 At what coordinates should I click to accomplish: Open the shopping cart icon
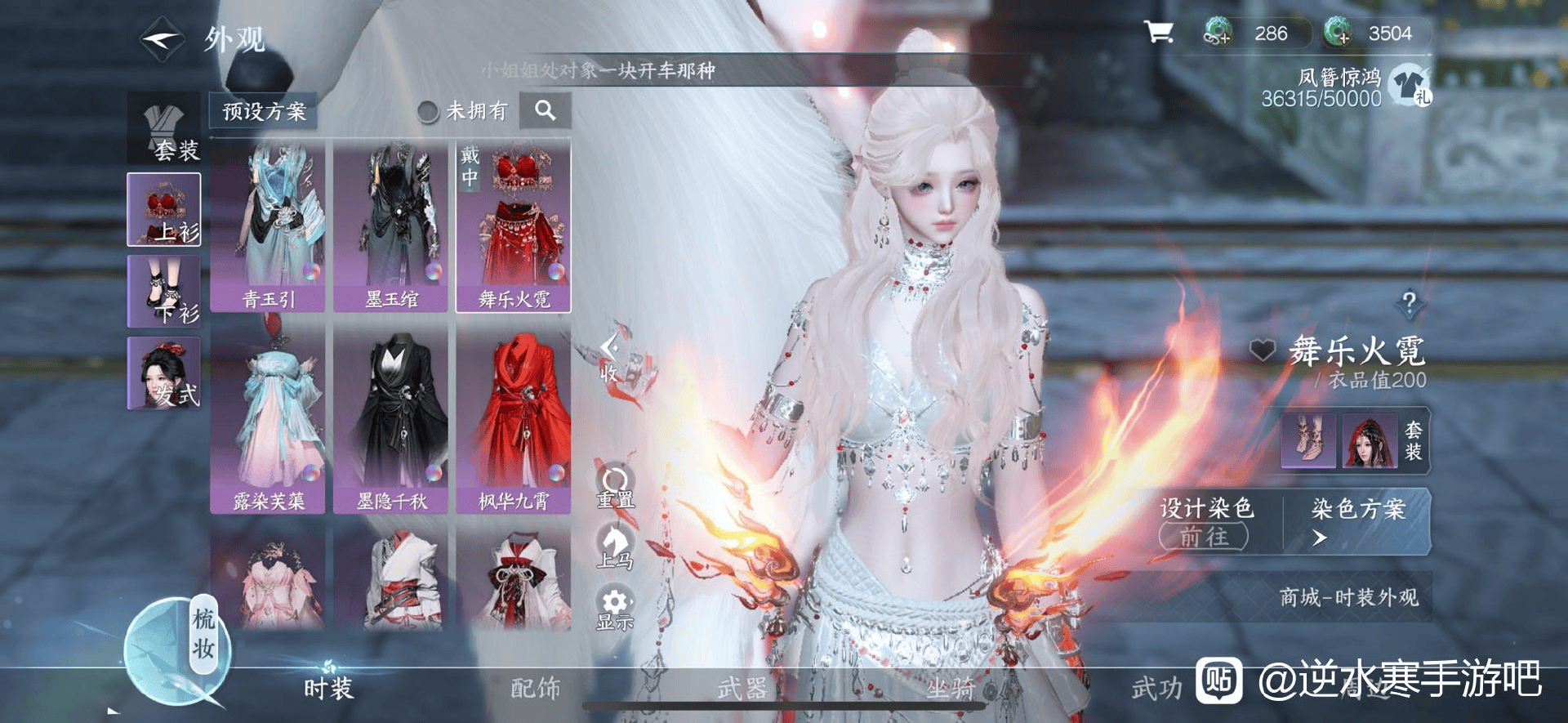[1158, 33]
